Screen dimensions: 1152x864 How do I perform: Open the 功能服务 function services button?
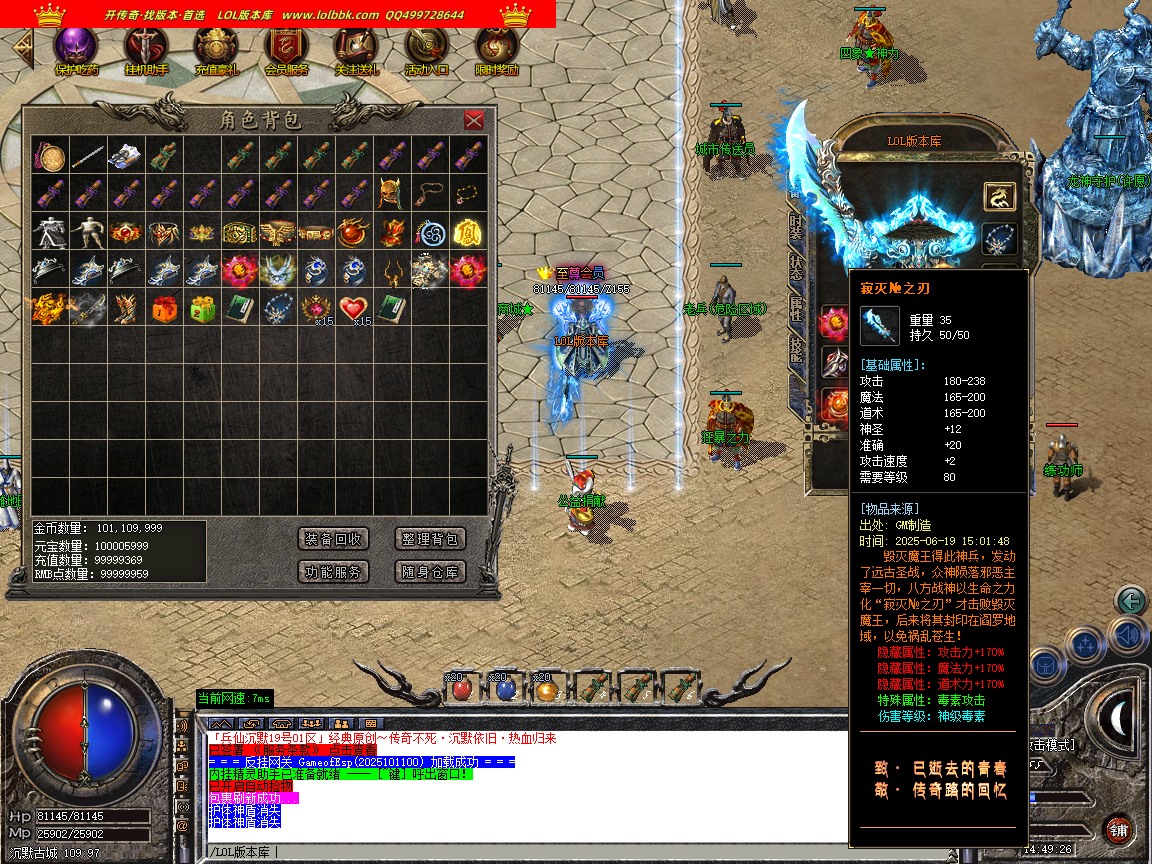334,572
